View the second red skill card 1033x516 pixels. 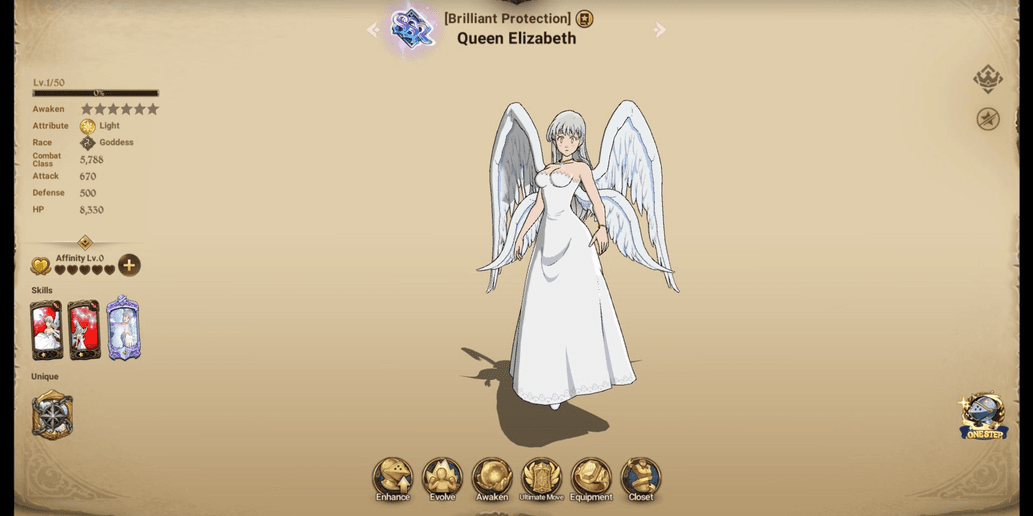84,330
